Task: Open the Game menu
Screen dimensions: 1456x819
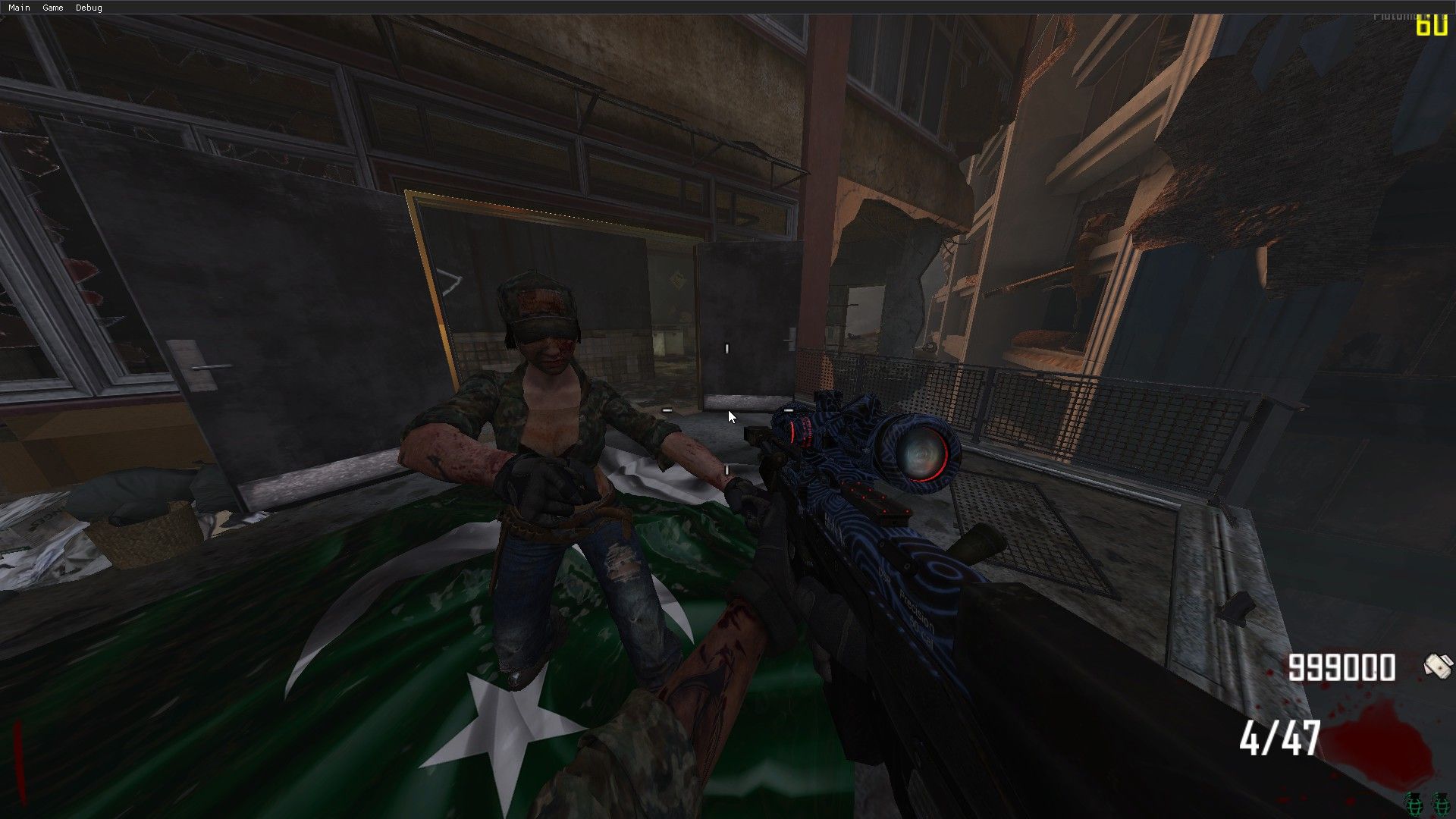Action: (53, 8)
